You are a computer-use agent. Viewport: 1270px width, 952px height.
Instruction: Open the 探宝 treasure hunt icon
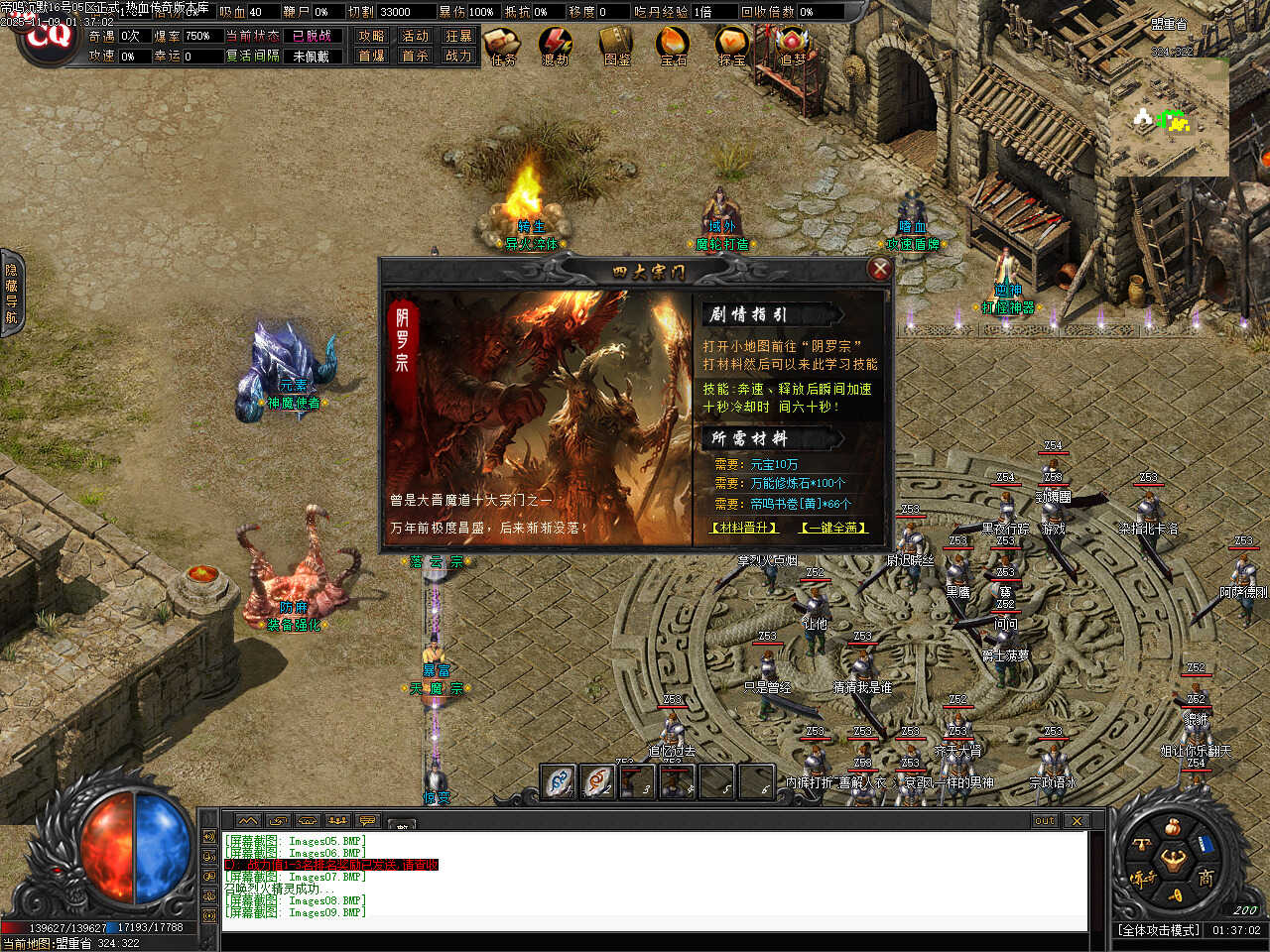click(x=732, y=46)
